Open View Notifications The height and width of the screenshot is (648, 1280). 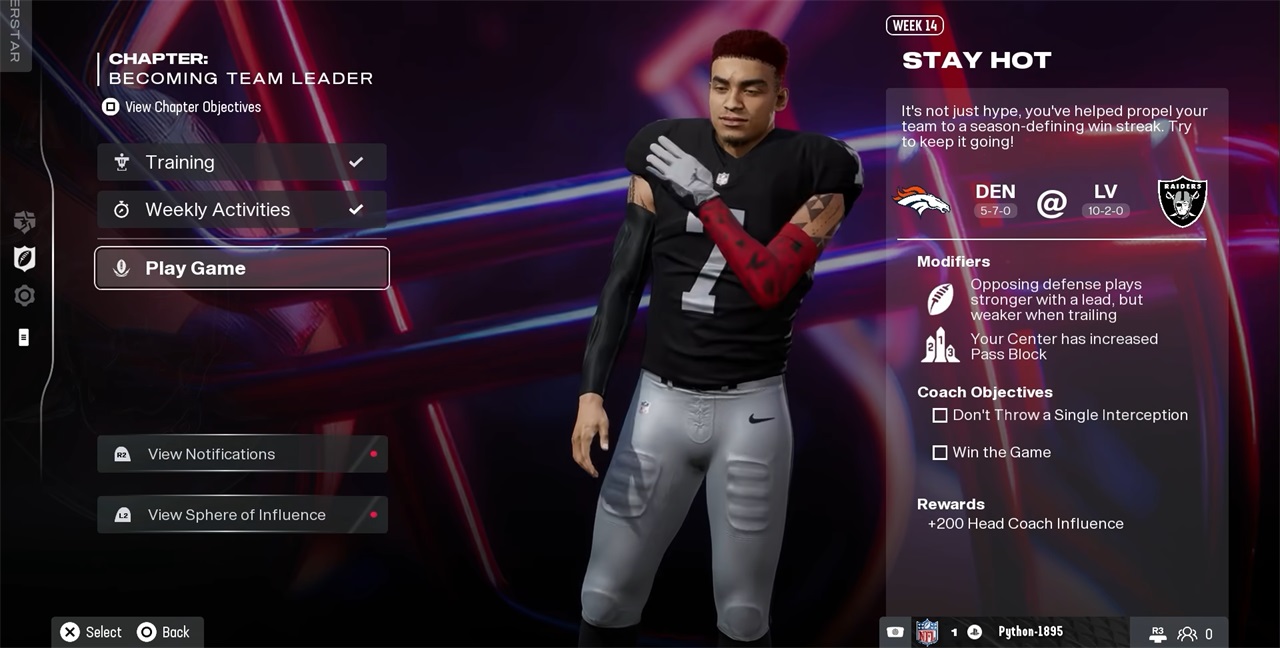coord(241,454)
